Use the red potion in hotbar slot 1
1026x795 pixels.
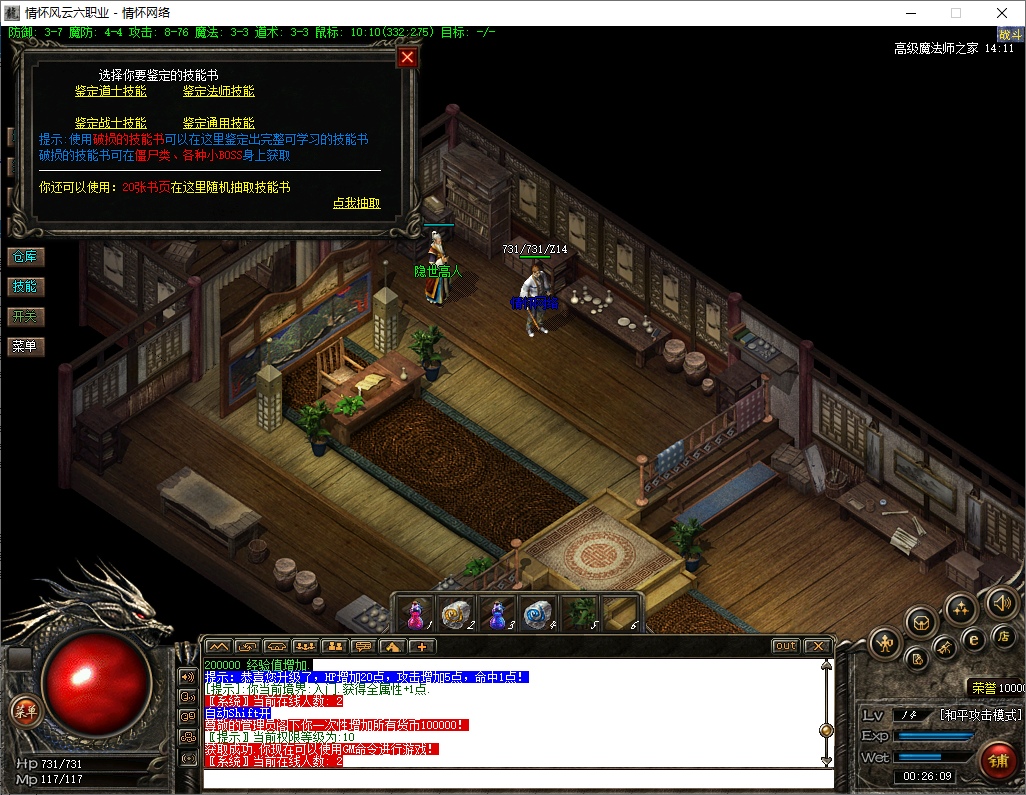(x=416, y=613)
